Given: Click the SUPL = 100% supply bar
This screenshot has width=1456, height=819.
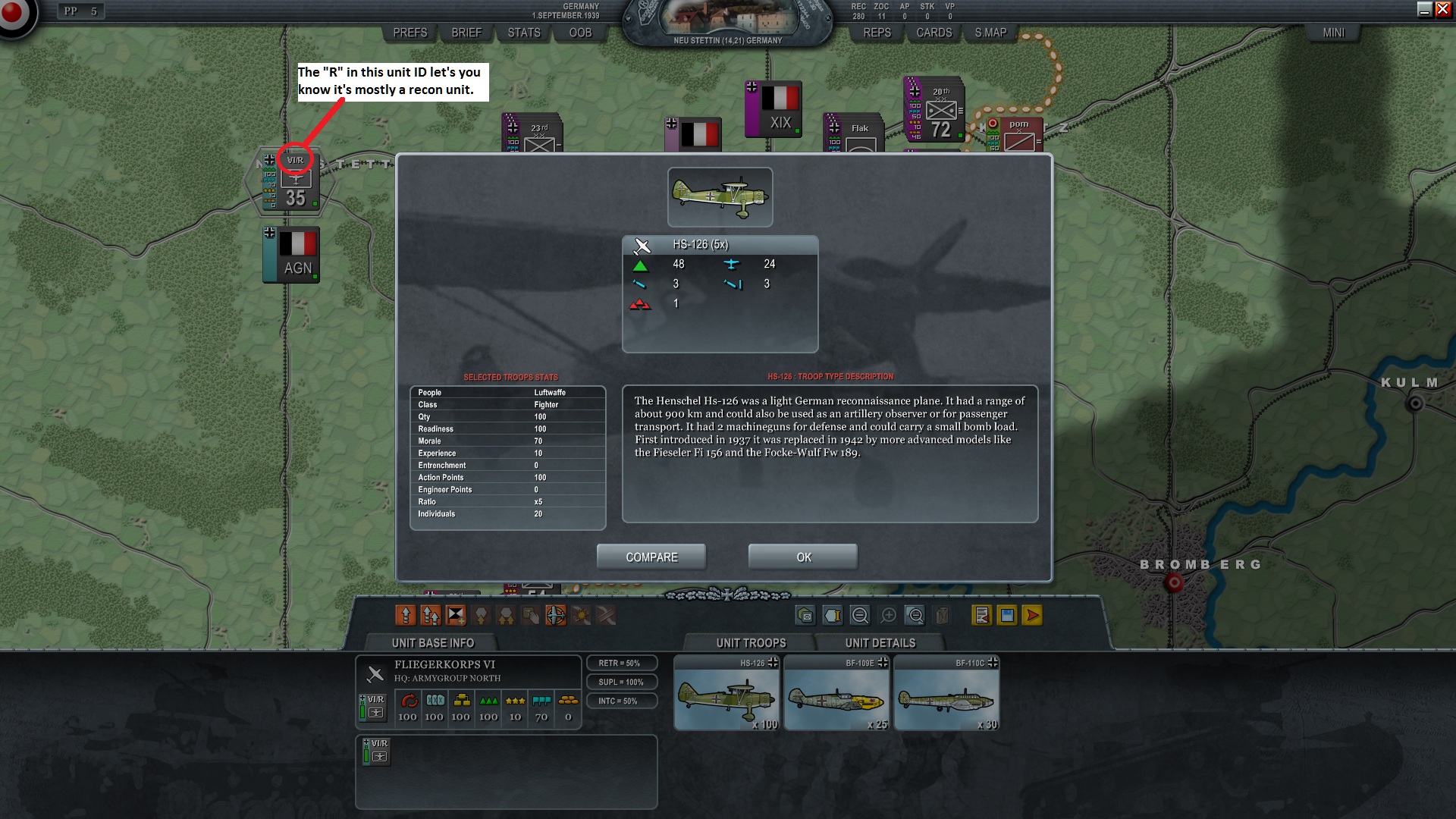Looking at the screenshot, I should (x=622, y=682).
